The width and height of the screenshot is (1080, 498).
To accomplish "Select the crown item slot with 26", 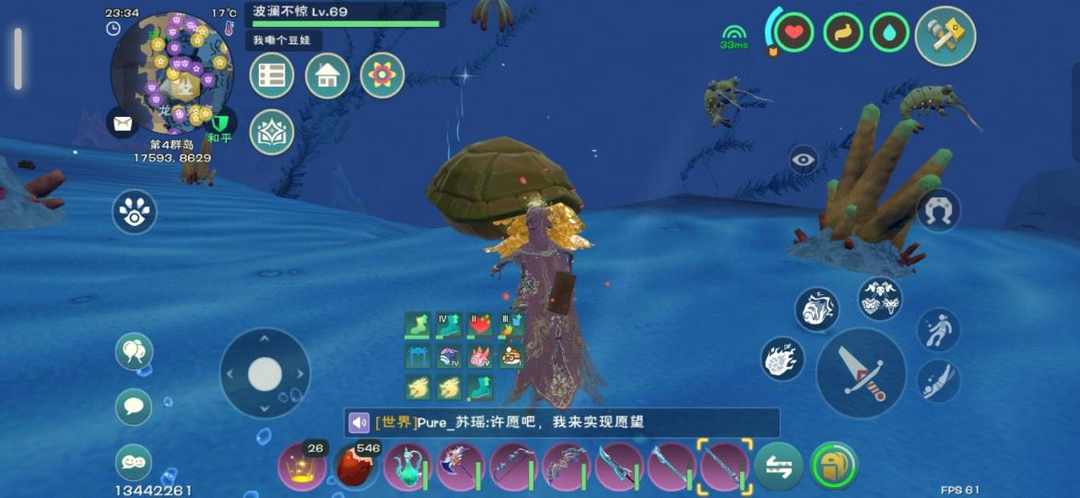I will 300,466.
